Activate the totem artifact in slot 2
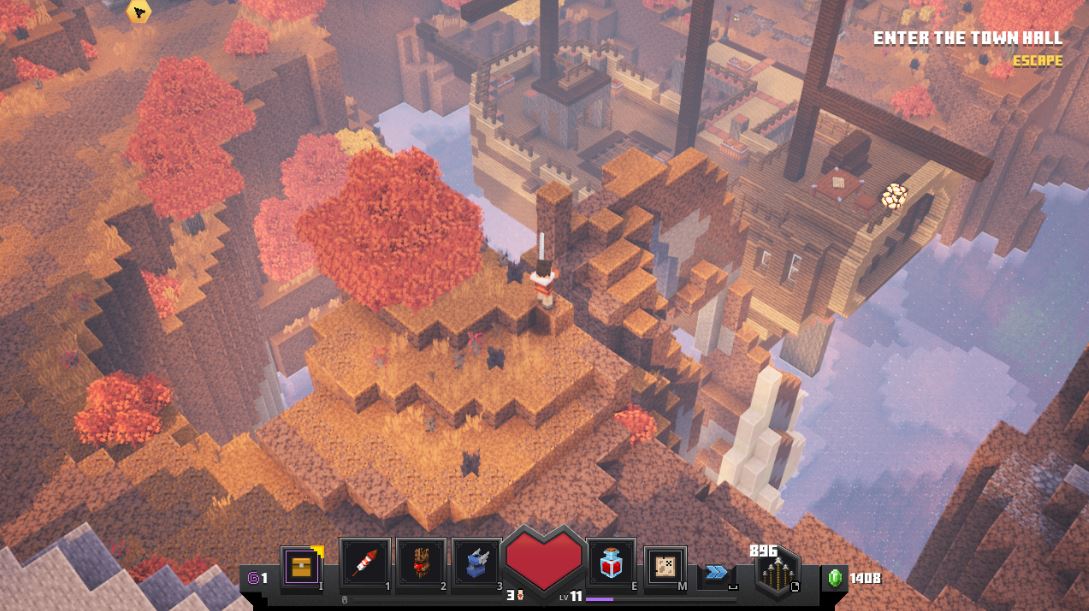The width and height of the screenshot is (1089, 611). [x=420, y=563]
